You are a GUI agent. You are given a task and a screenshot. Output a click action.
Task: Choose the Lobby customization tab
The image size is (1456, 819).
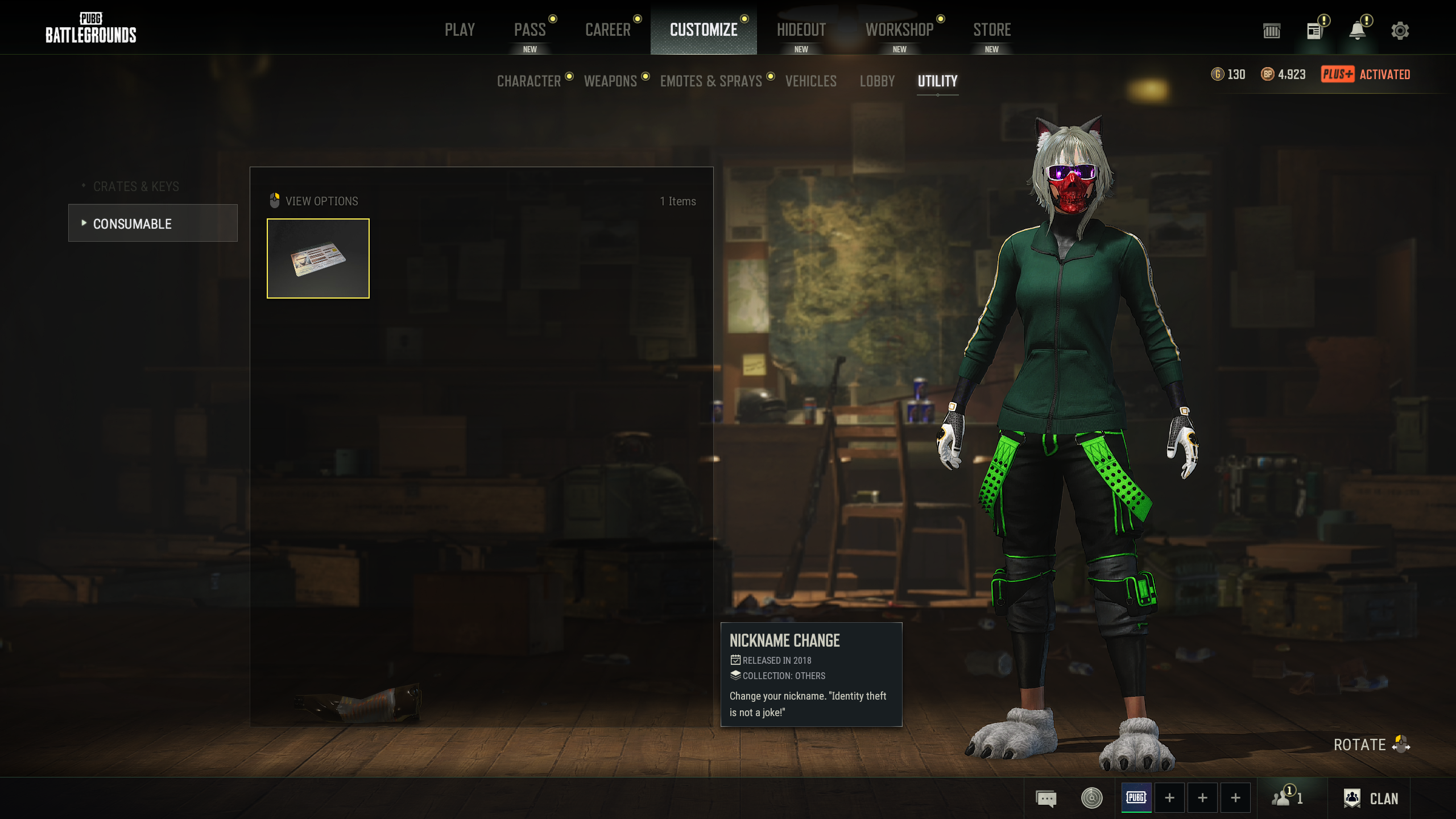click(x=877, y=81)
